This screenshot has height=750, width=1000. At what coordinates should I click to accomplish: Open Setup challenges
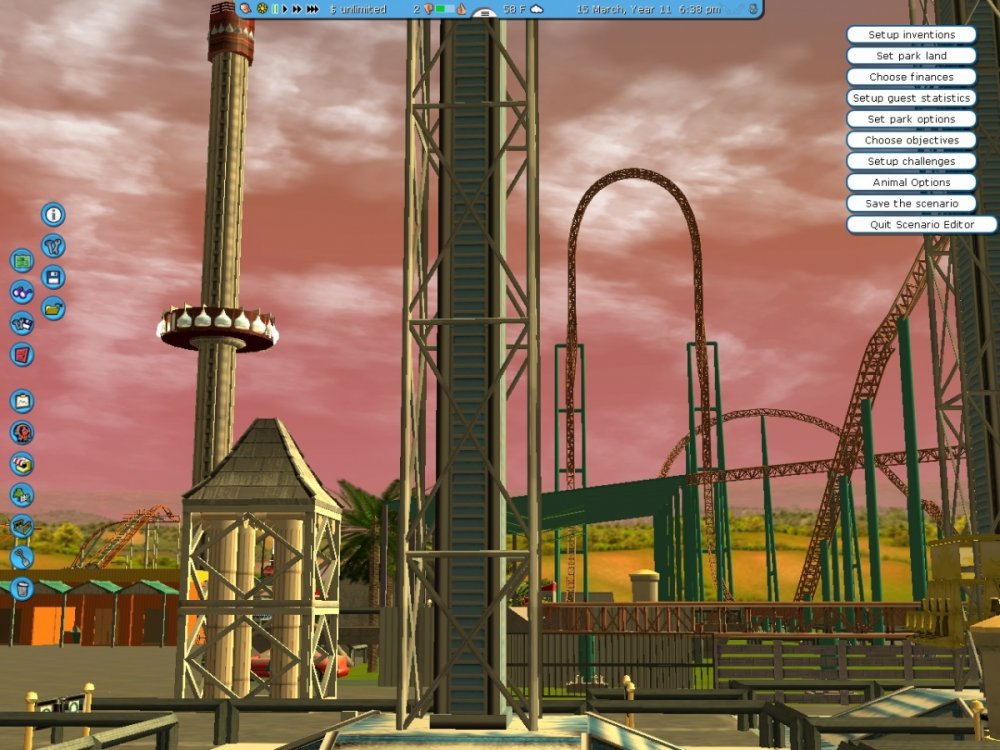click(911, 161)
